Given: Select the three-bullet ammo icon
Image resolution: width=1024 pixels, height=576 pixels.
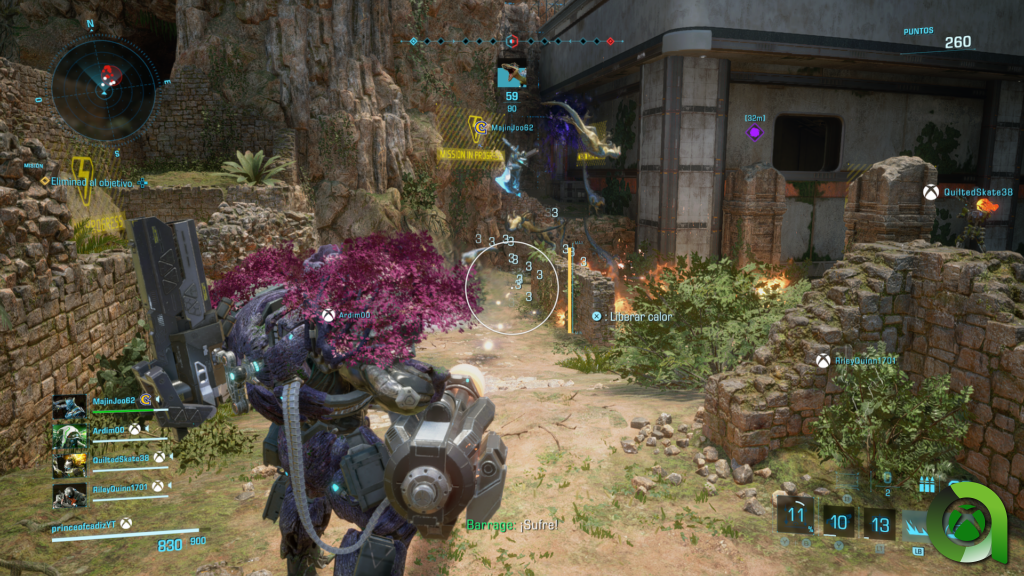Looking at the screenshot, I should click(925, 485).
